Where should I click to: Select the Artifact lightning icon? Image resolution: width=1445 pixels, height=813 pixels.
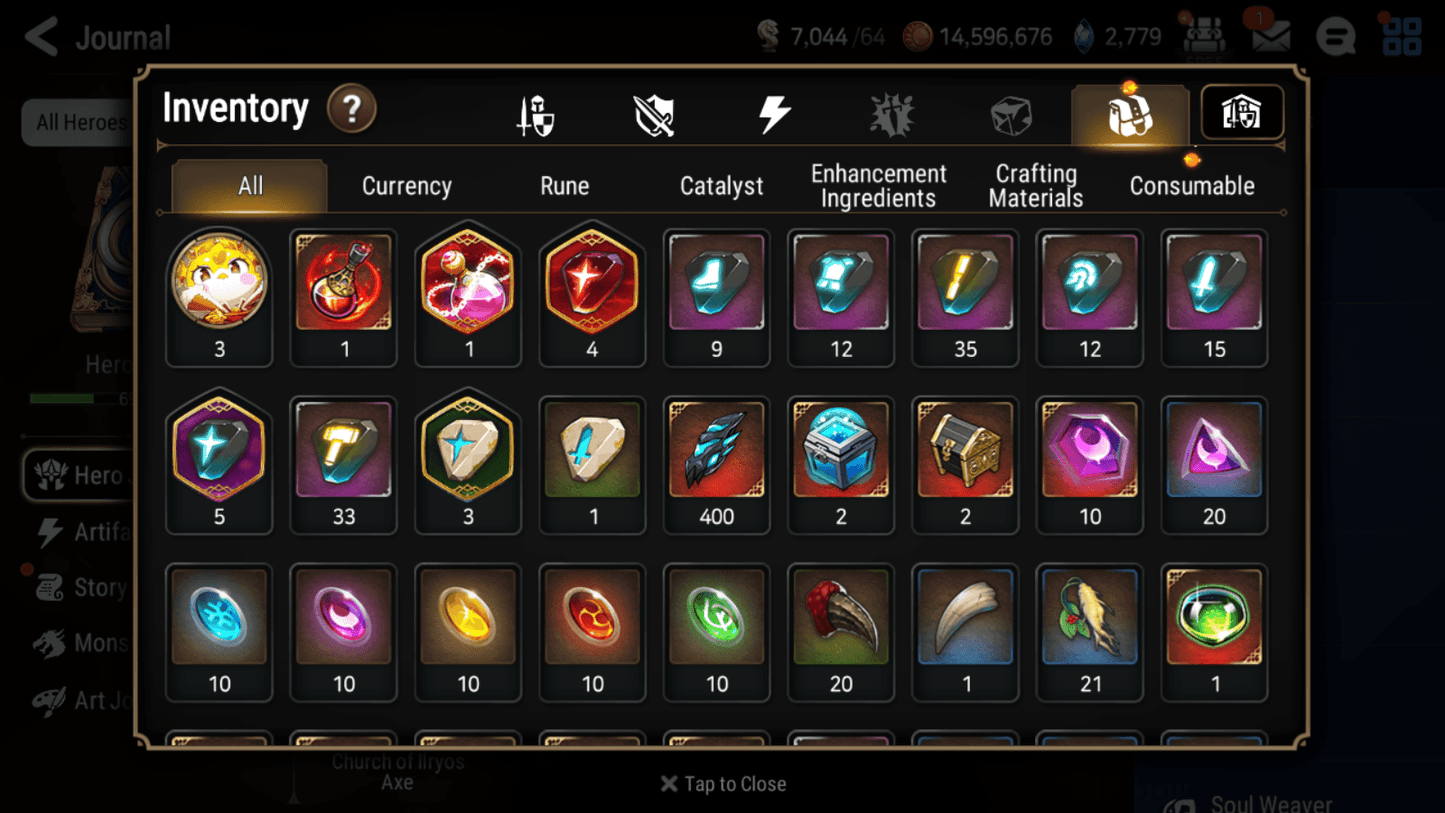coord(777,113)
